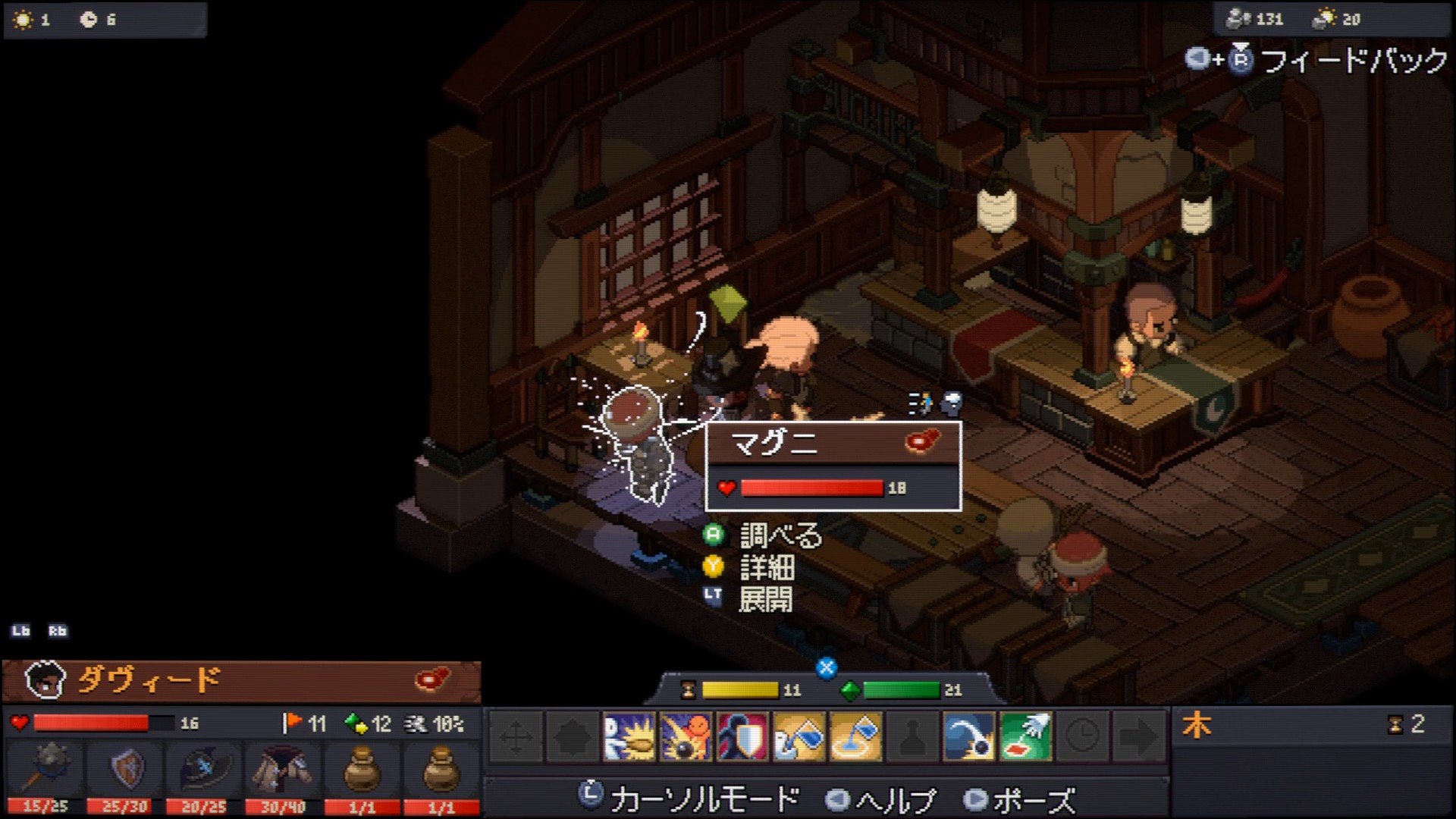Click the greyed-out move arrows icon
1456x819 pixels.
pyautogui.click(x=516, y=736)
